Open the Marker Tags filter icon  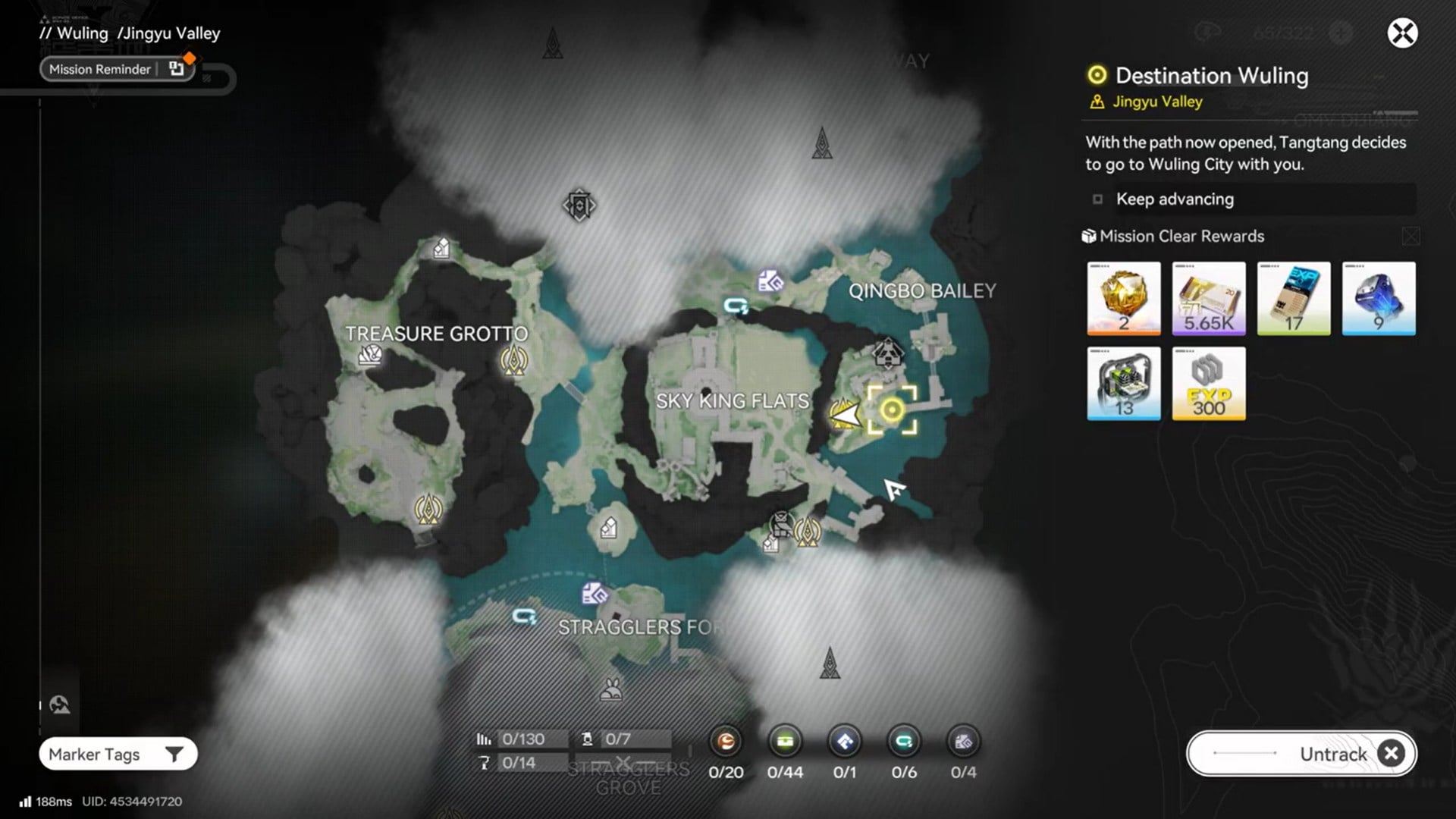pyautogui.click(x=176, y=754)
